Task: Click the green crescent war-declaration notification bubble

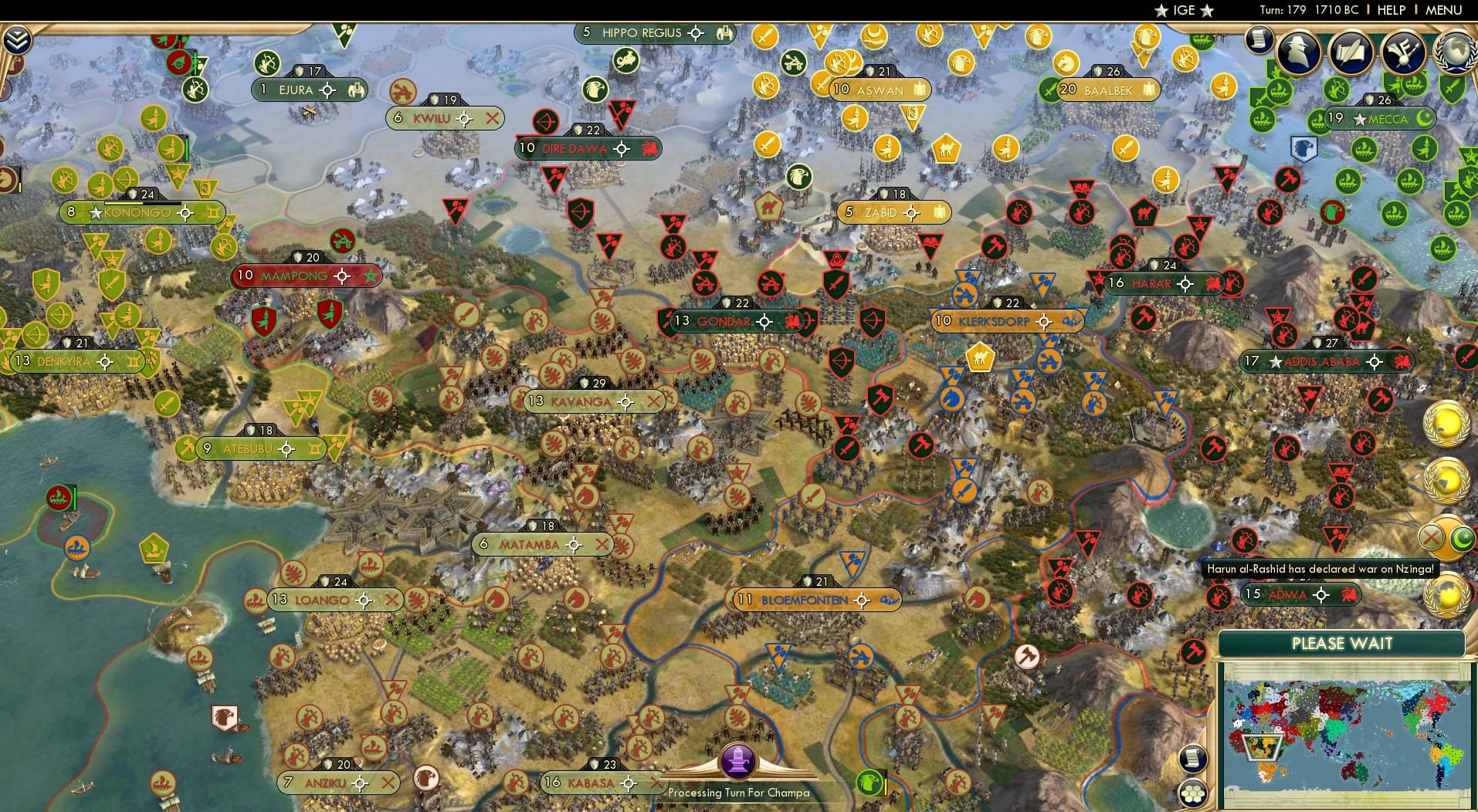Action: [x=1461, y=538]
